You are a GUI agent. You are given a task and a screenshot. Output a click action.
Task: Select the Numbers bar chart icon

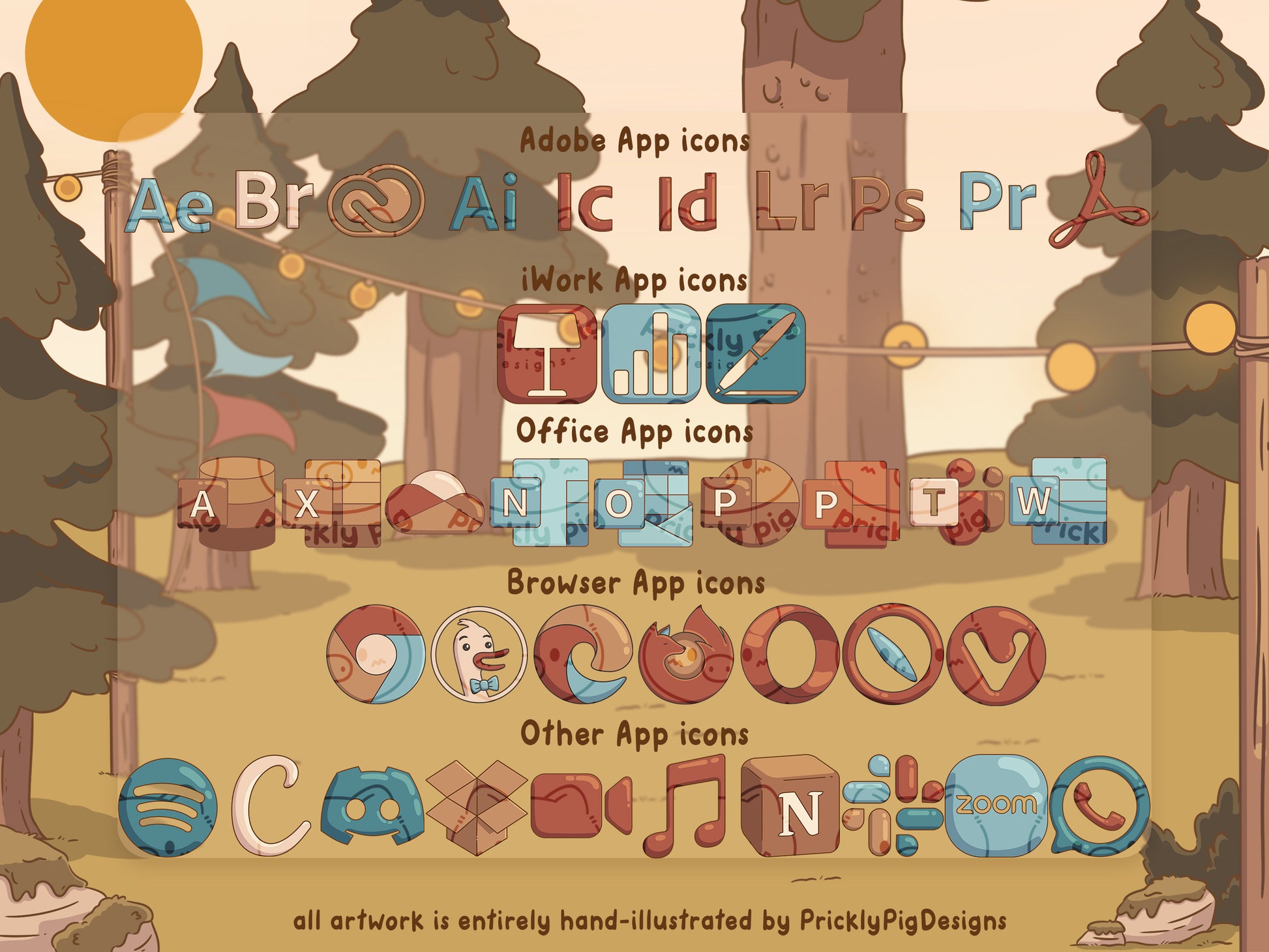650,353
